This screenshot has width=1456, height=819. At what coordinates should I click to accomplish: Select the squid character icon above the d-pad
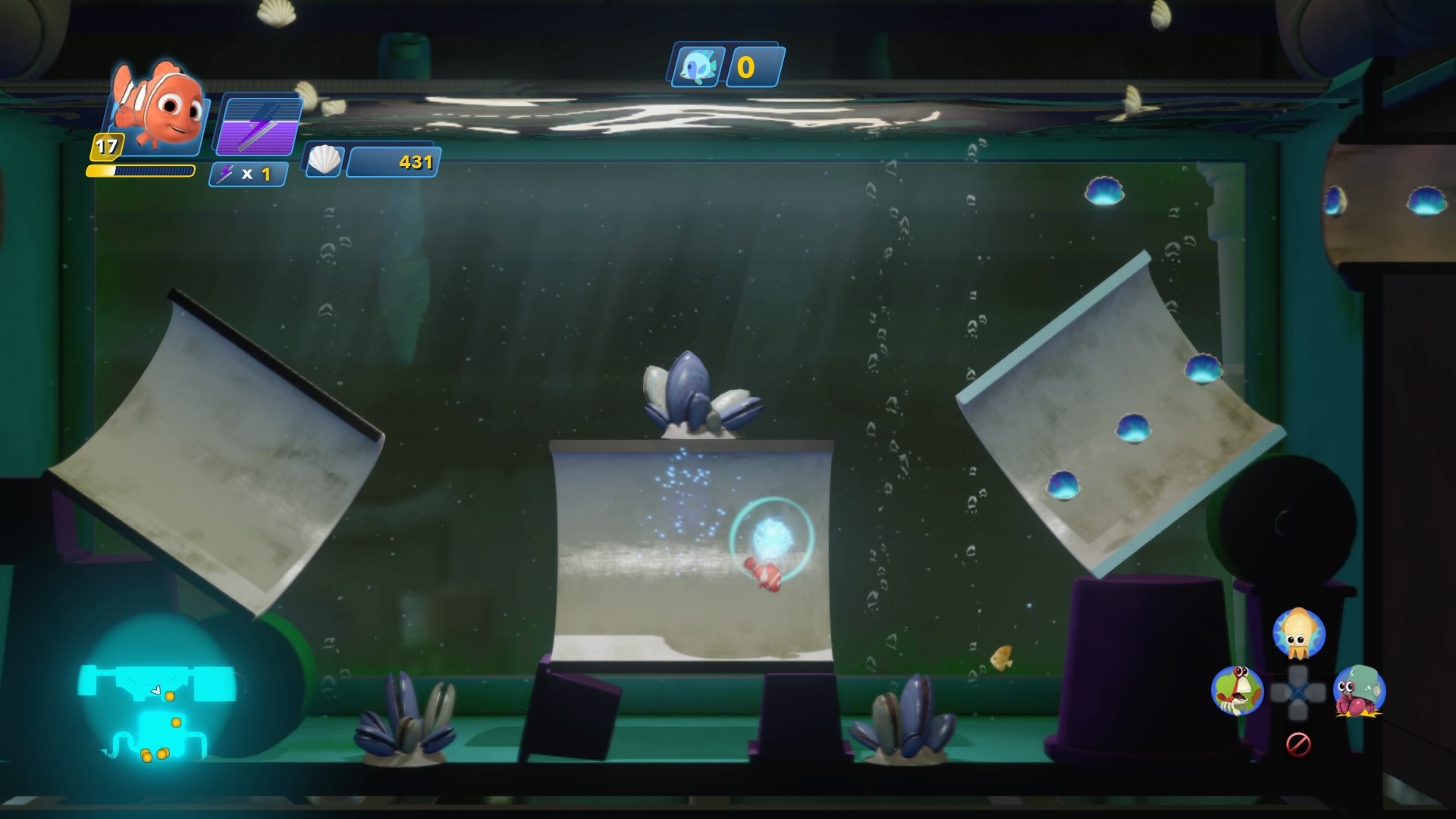[x=1299, y=630]
